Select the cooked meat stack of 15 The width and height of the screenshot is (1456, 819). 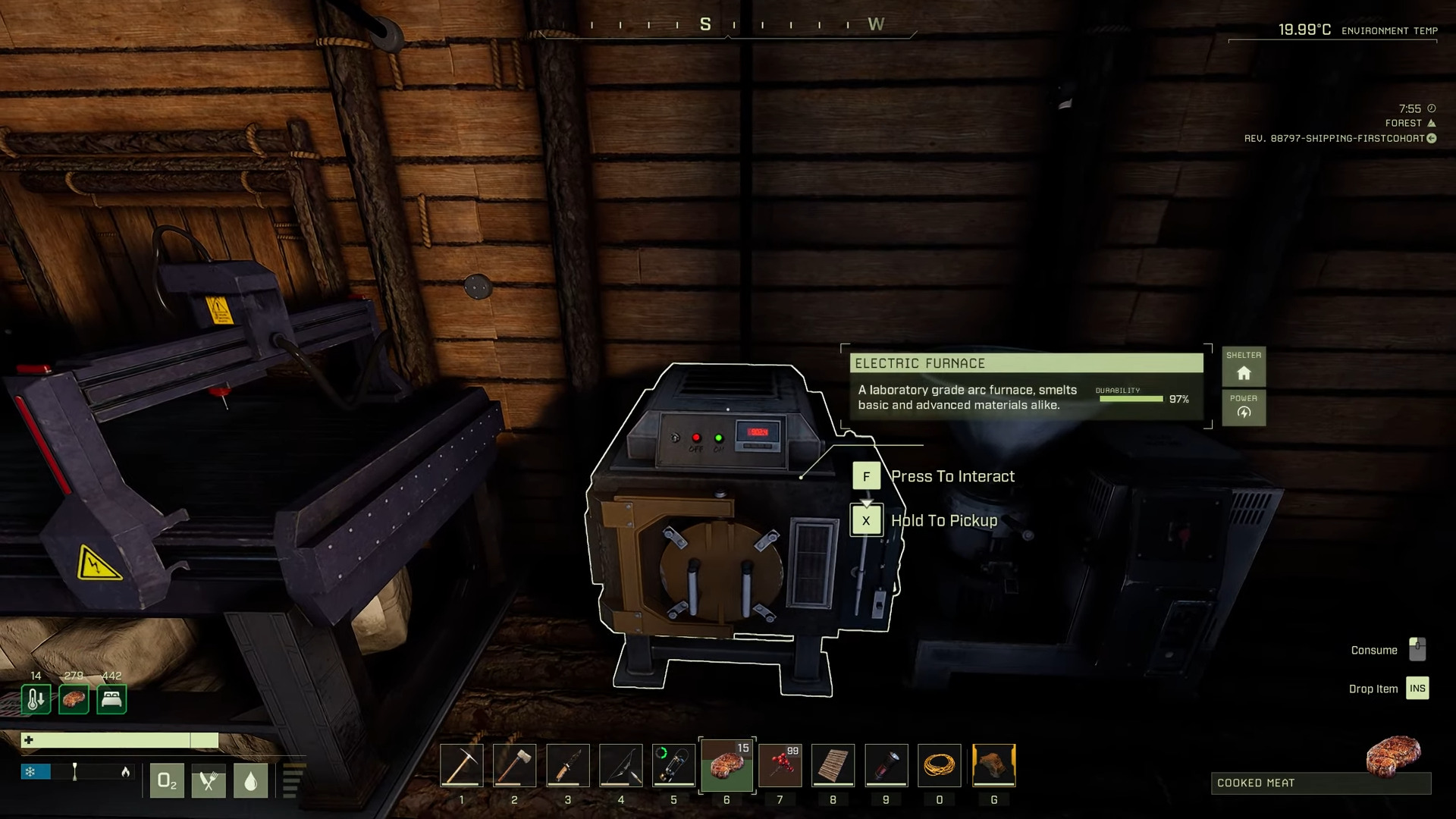tap(726, 765)
